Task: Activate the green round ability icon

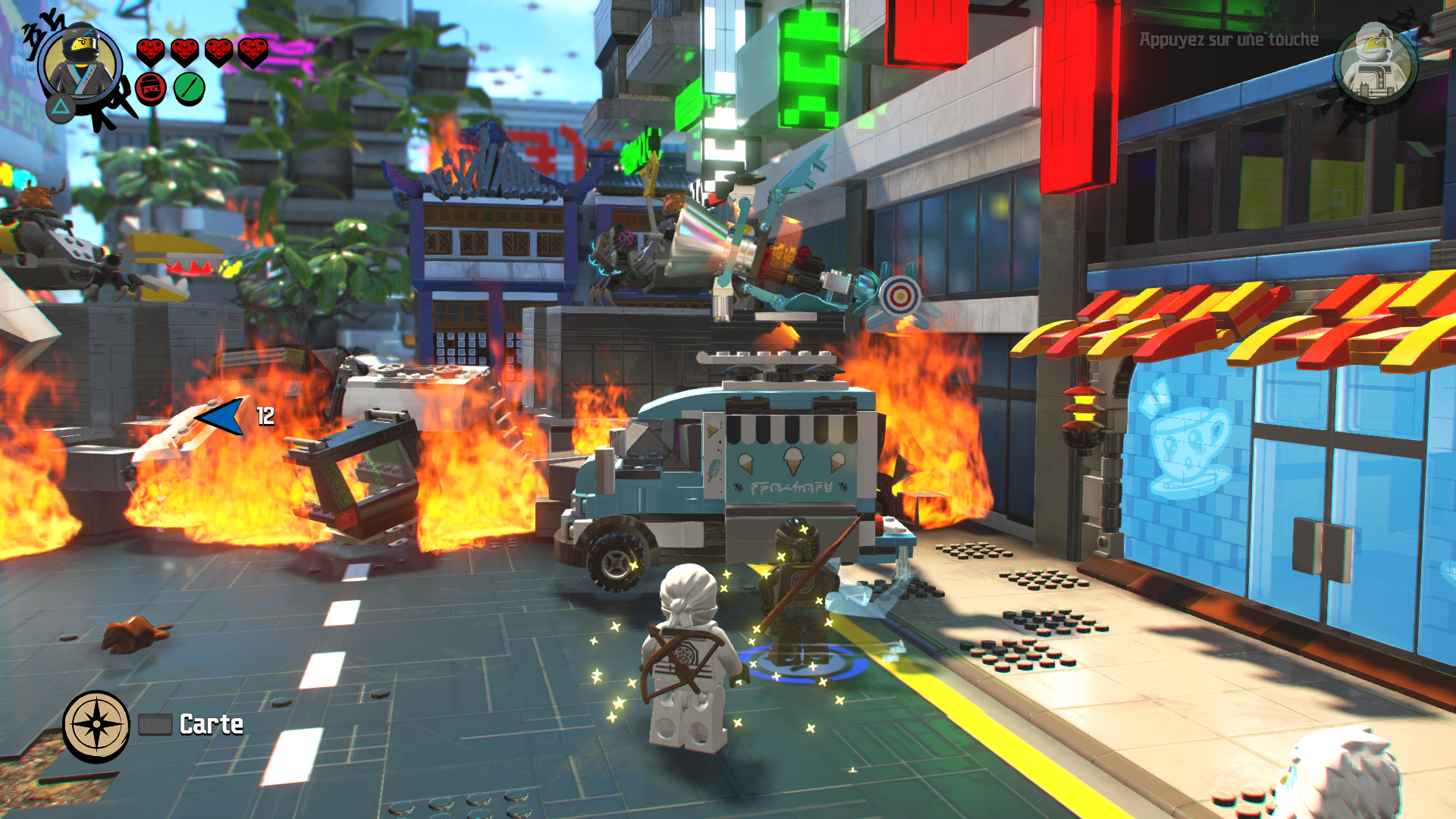Action: [x=189, y=89]
